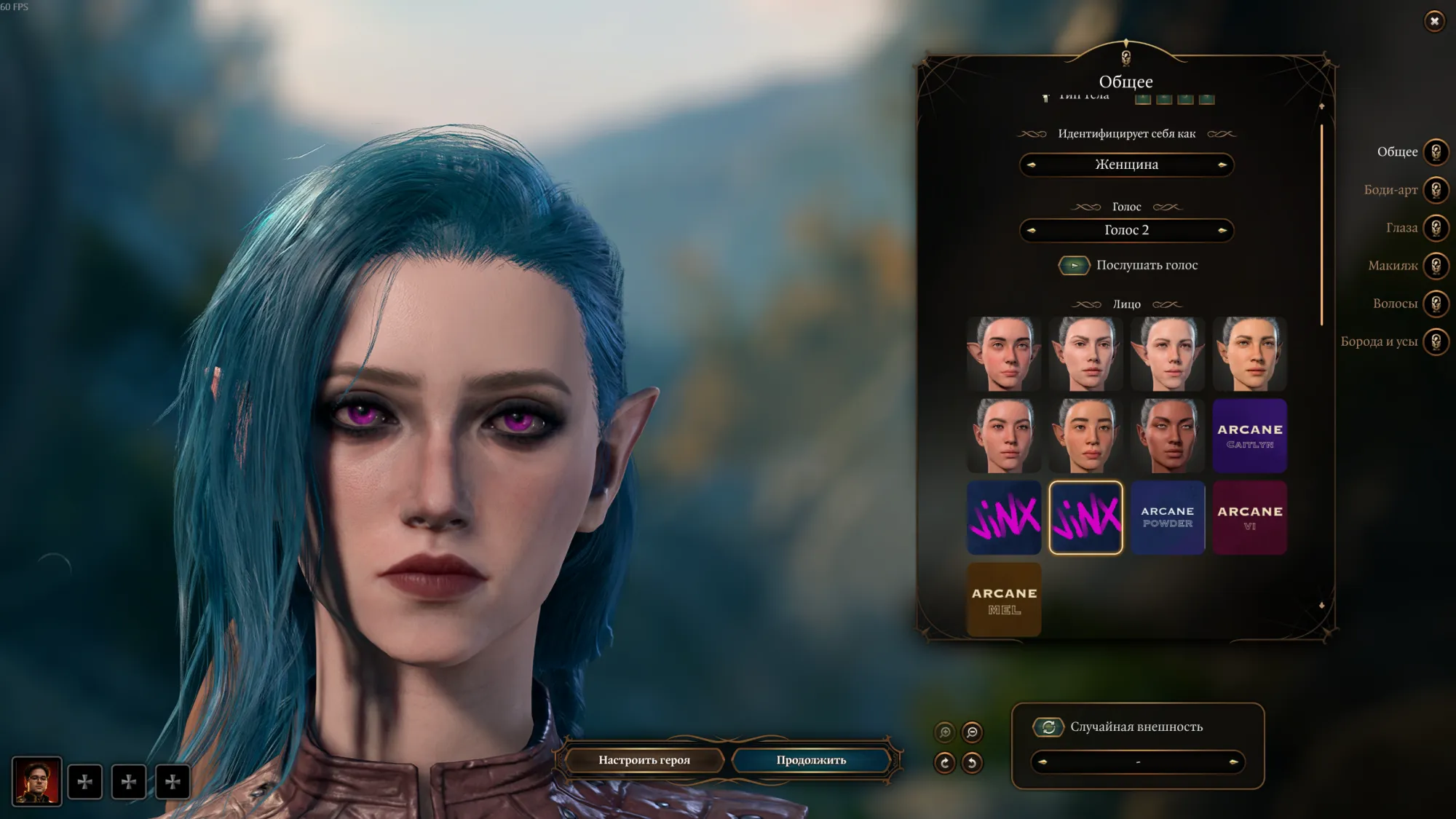
Task: Click next arrow on Голос 2 selector
Action: pos(1222,231)
